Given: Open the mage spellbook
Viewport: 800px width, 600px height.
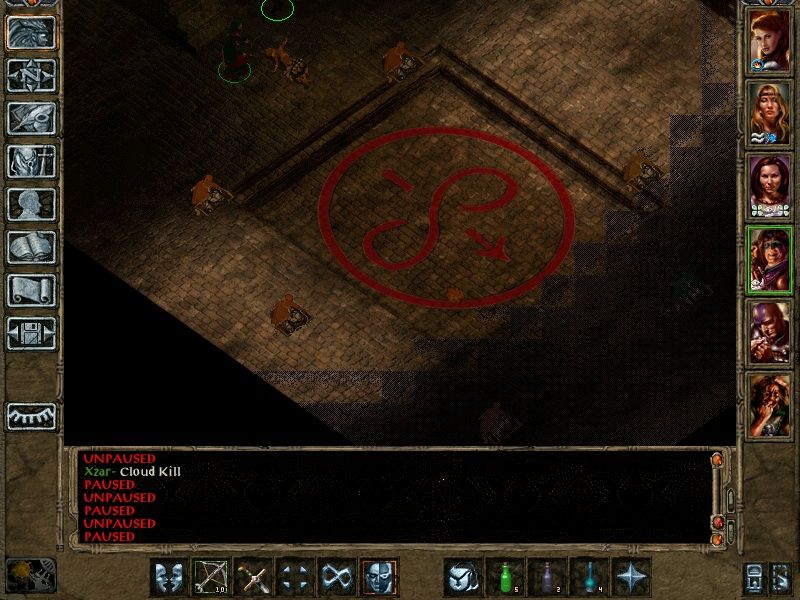Looking at the screenshot, I should [x=31, y=247].
